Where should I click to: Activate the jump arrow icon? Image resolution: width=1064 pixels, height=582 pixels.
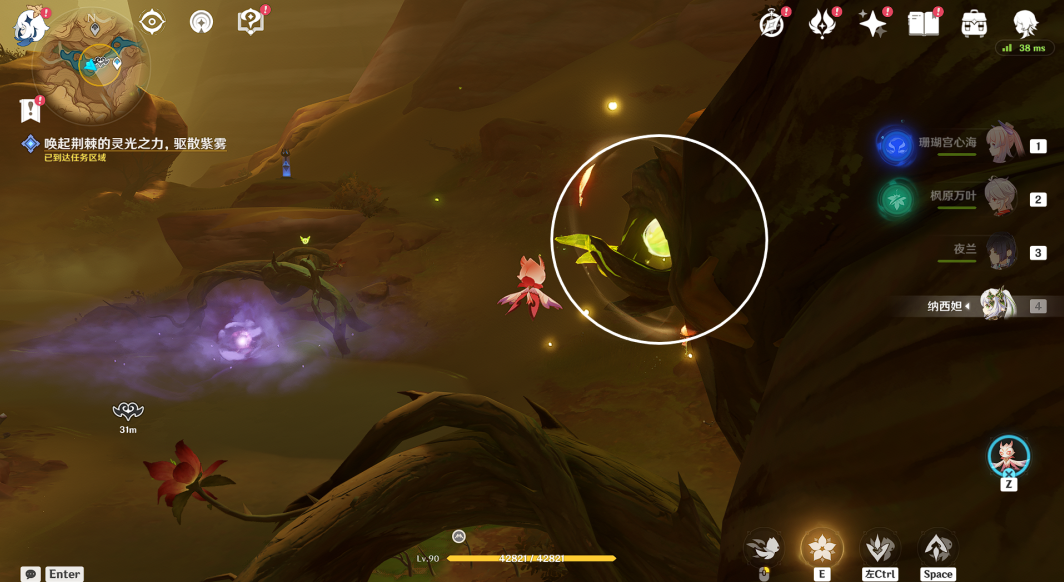[937, 547]
